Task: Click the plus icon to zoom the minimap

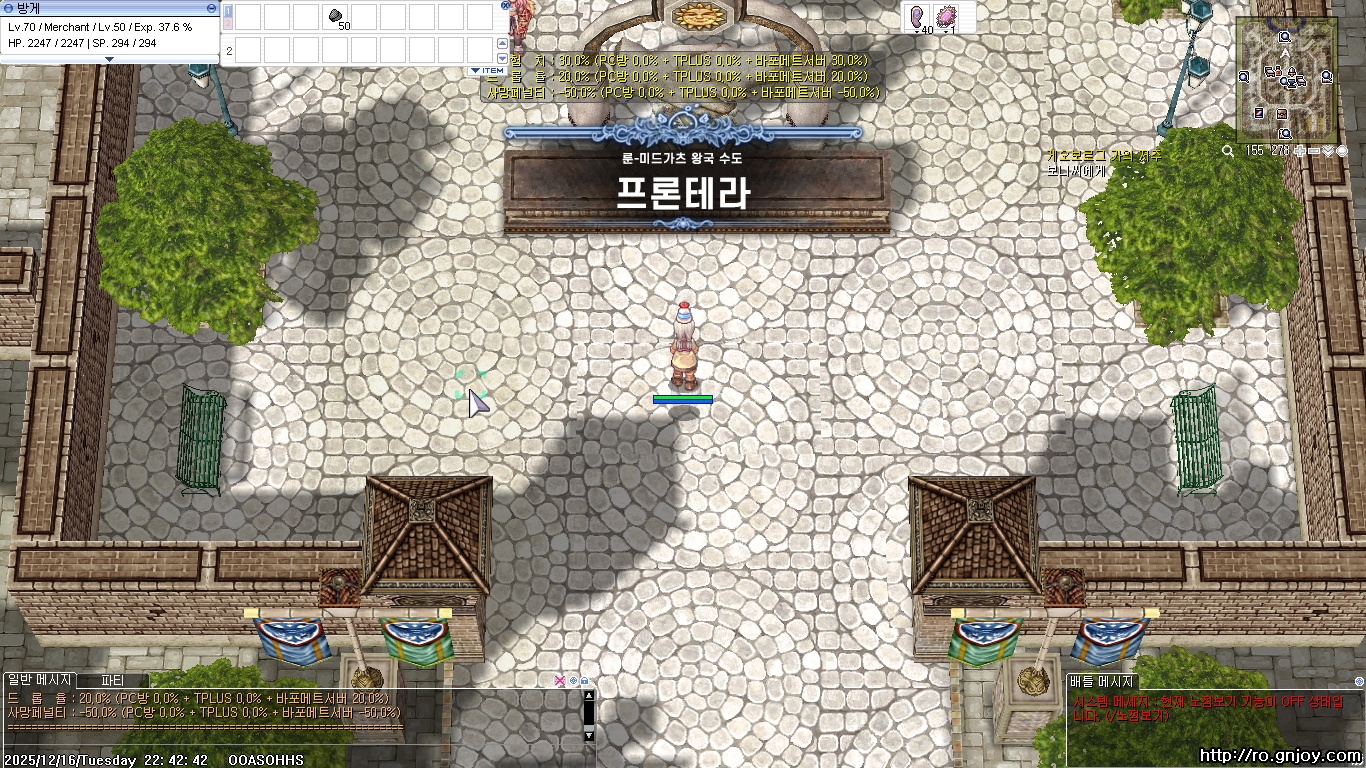Action: 1300,151
